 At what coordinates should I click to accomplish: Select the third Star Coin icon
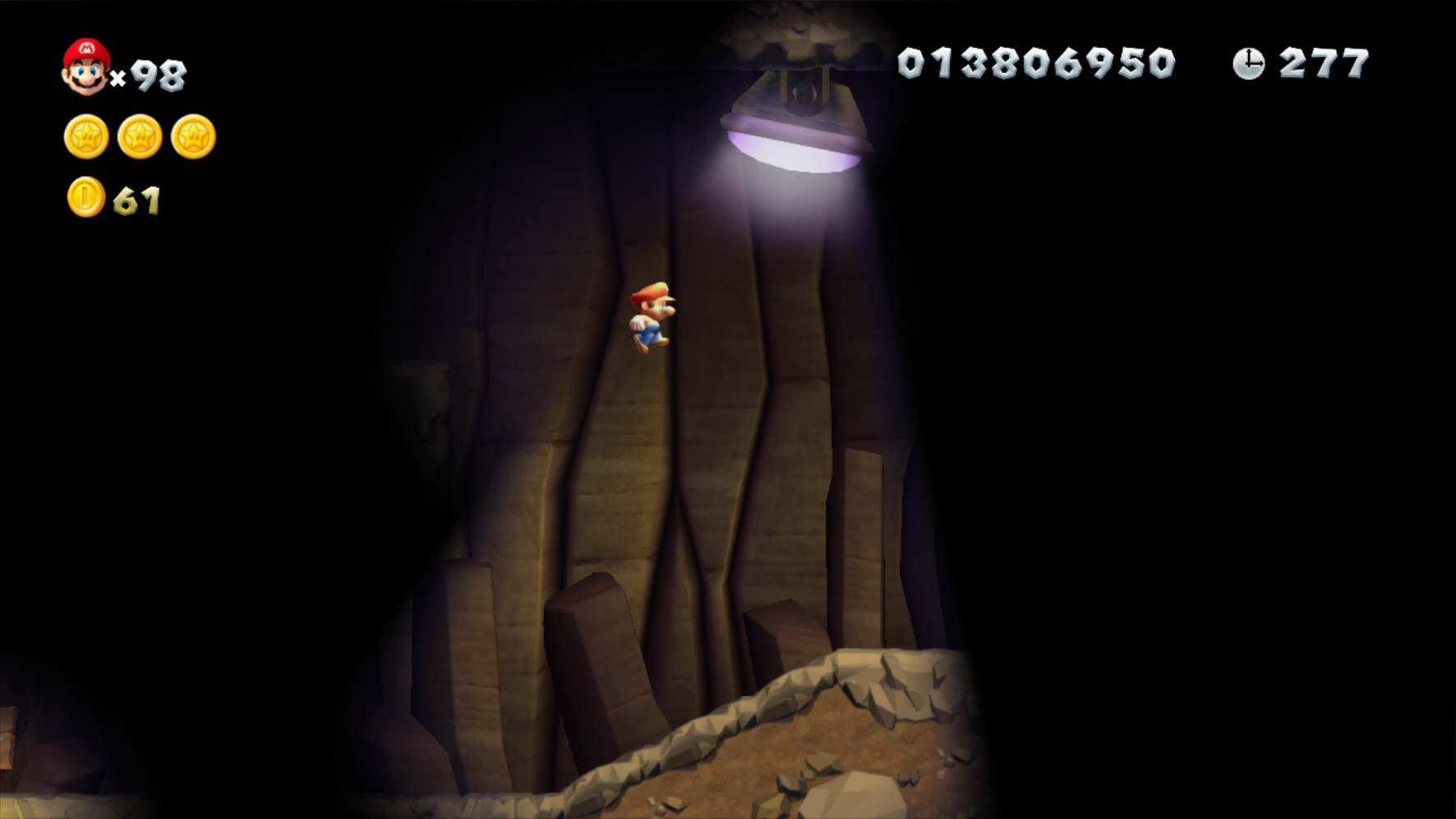click(192, 136)
